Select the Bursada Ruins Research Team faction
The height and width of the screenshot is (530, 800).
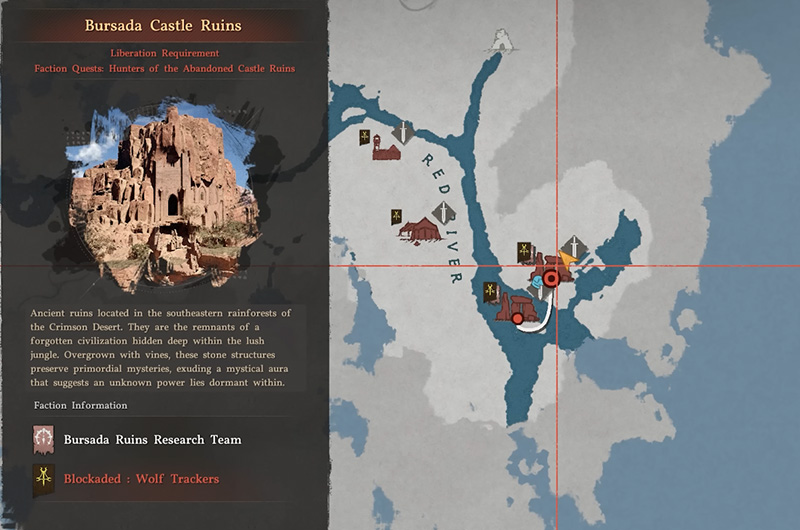(152, 439)
